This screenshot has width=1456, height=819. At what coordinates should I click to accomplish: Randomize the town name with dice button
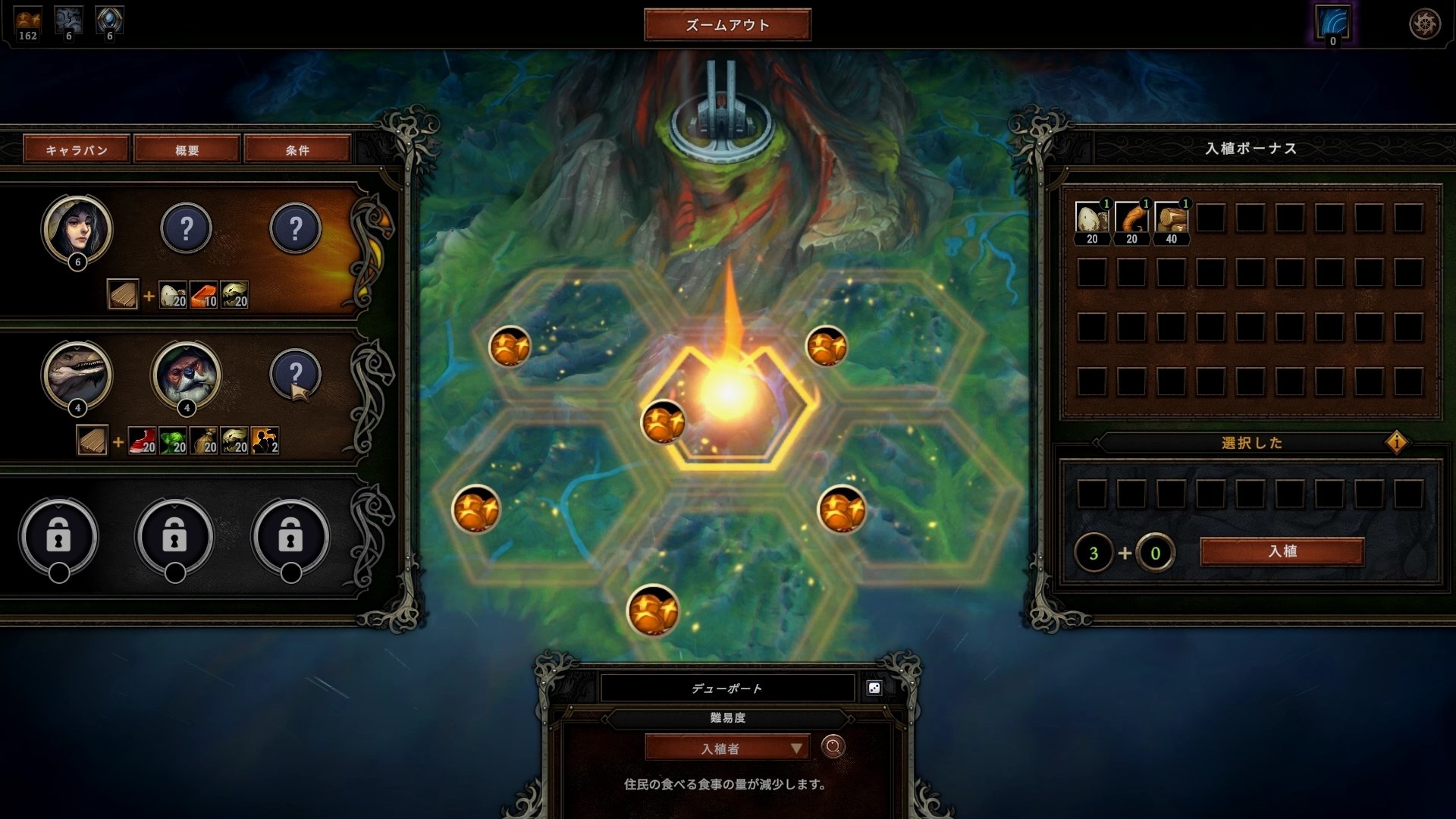tap(874, 688)
